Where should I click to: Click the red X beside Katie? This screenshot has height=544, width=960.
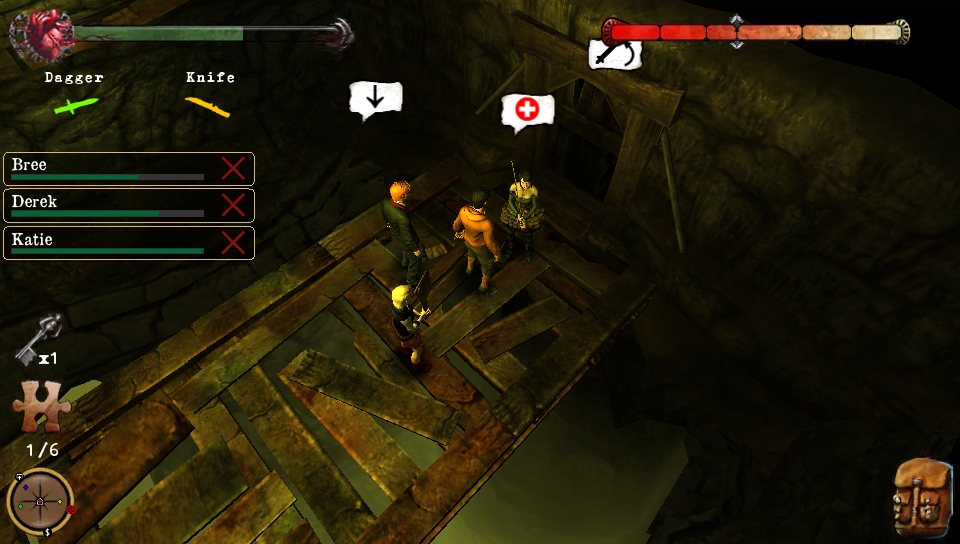tap(233, 242)
